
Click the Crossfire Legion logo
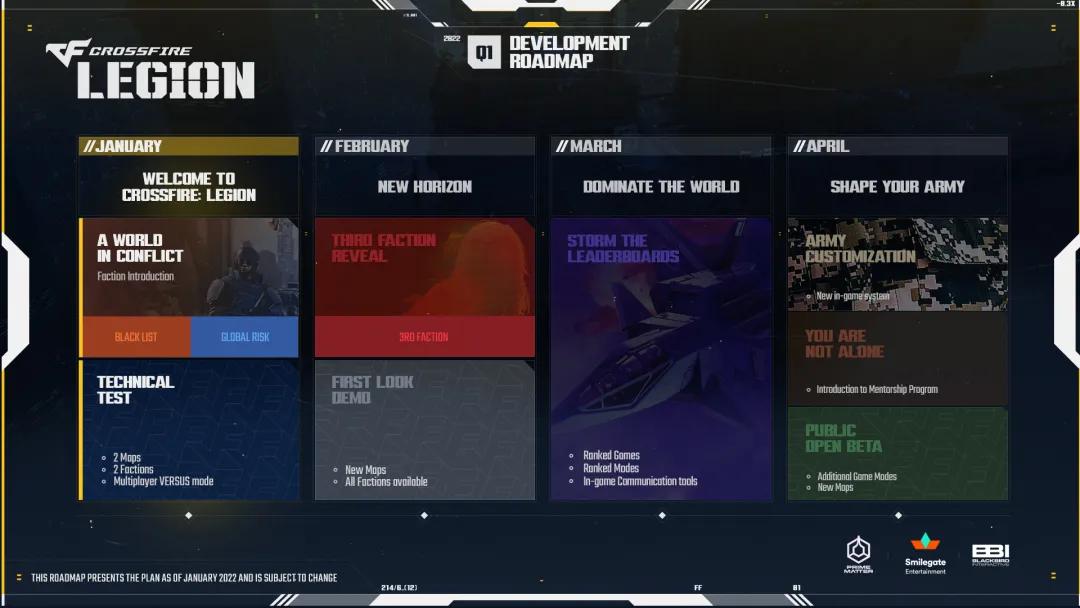[x=150, y=70]
